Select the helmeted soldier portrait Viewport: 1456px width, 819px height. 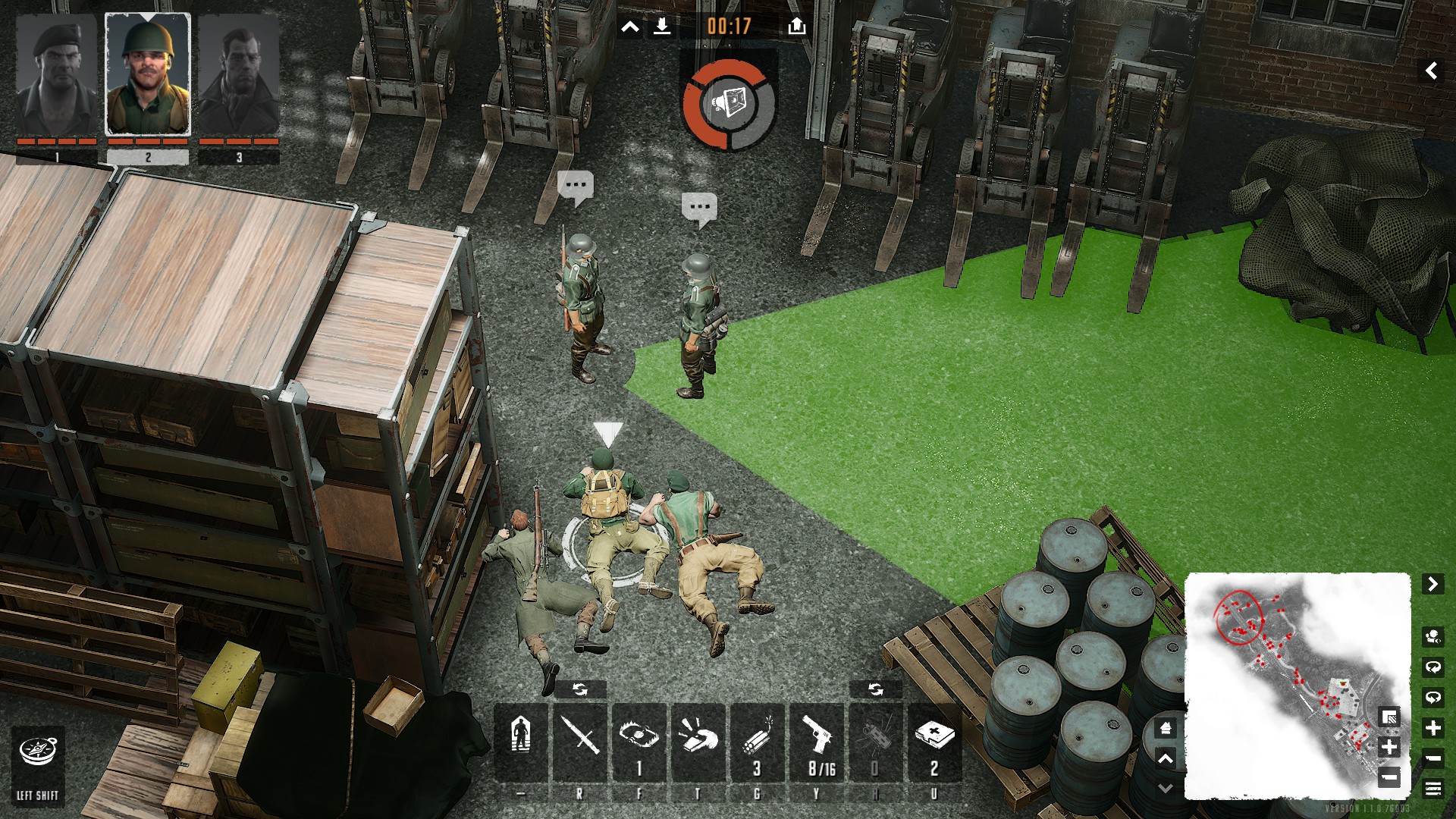[x=148, y=74]
